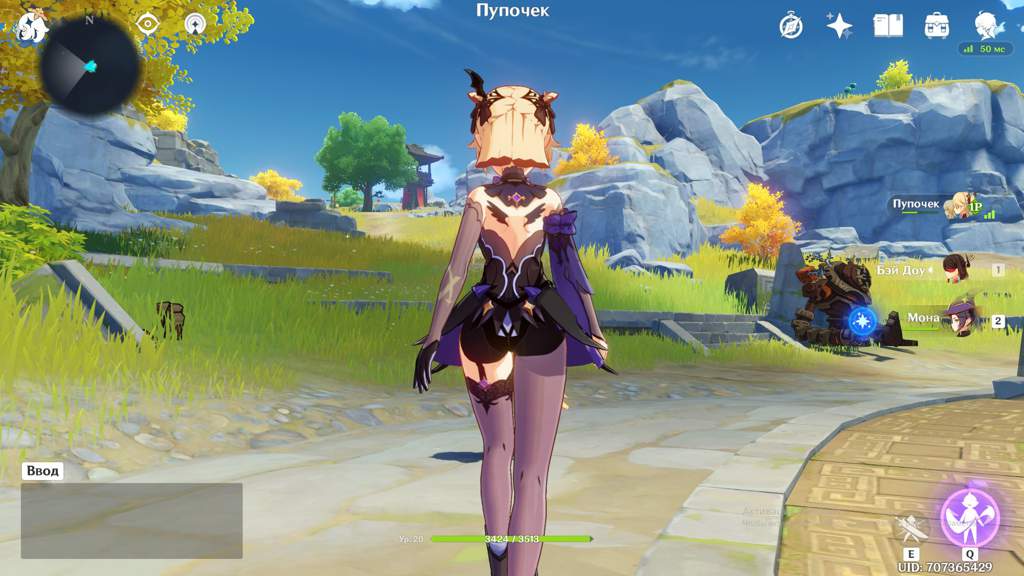Activate the purple elemental burst ability
Image resolution: width=1024 pixels, height=576 pixels.
(969, 517)
